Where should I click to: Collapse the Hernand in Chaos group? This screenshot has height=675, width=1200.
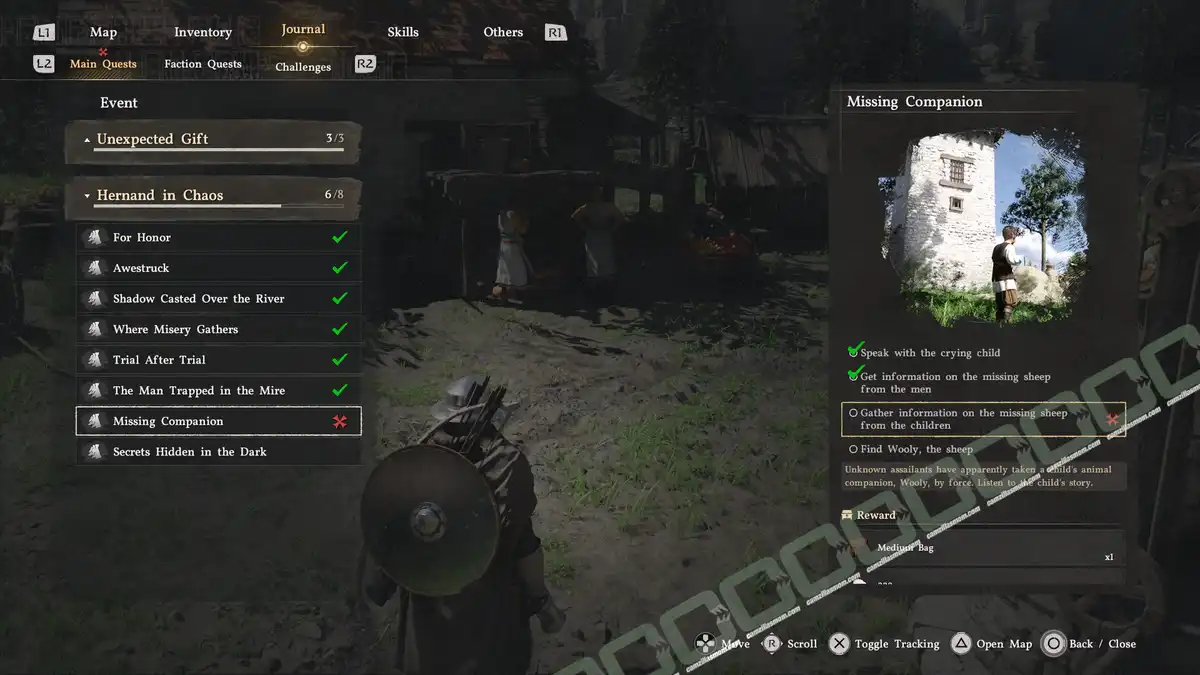tap(213, 196)
